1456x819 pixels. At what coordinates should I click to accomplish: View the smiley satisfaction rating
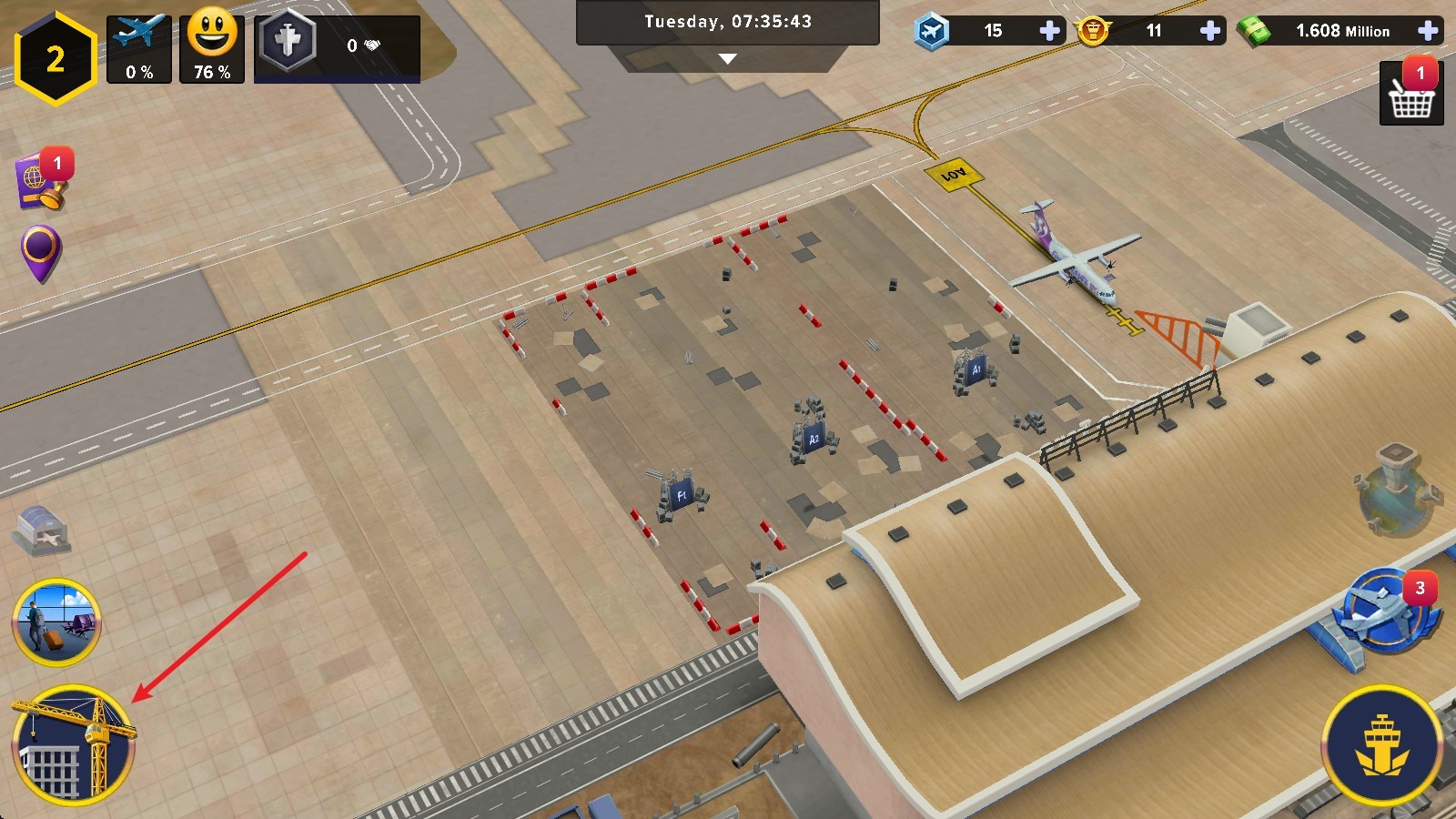click(x=212, y=49)
